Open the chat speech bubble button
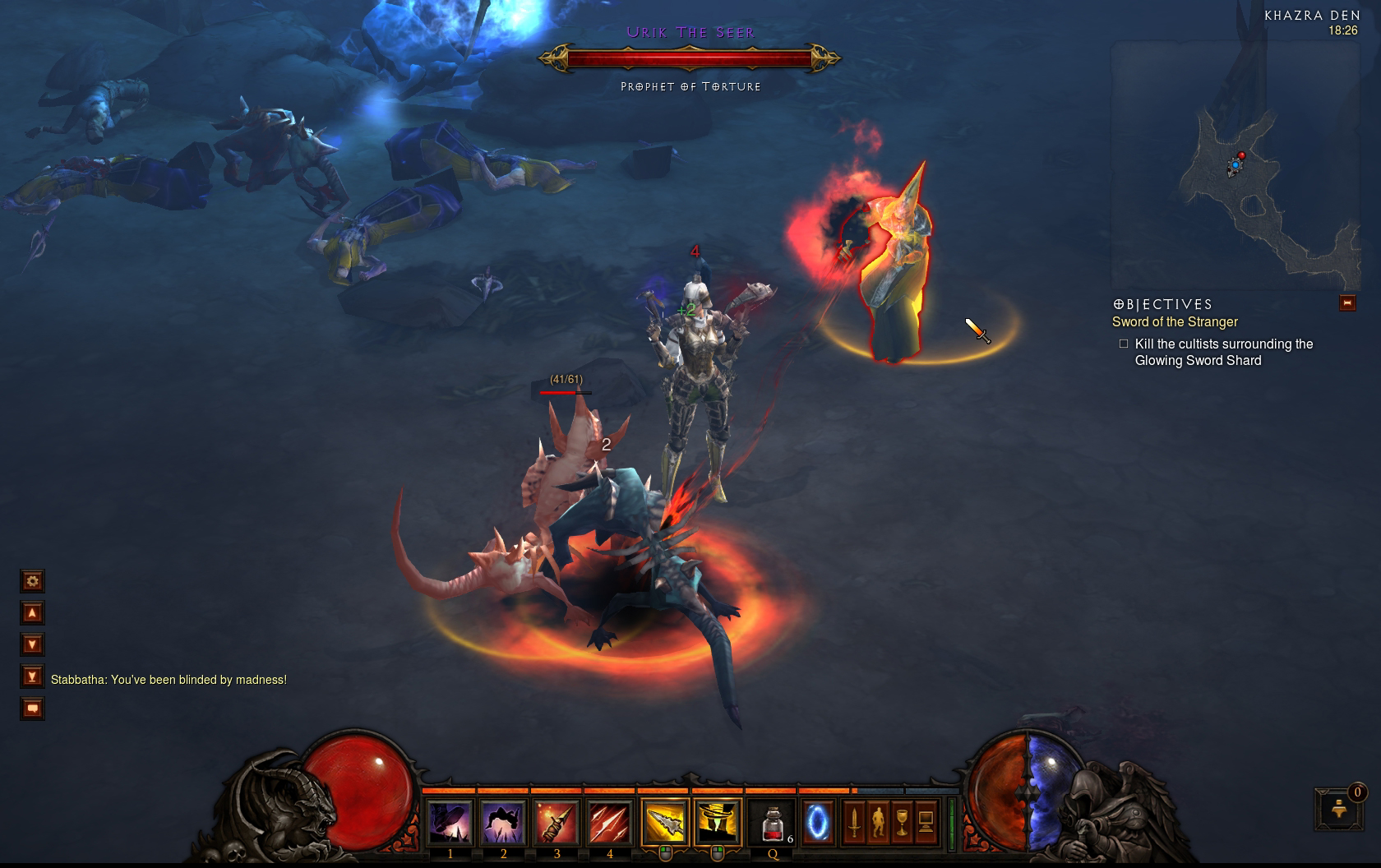This screenshot has width=1381, height=868. point(32,708)
